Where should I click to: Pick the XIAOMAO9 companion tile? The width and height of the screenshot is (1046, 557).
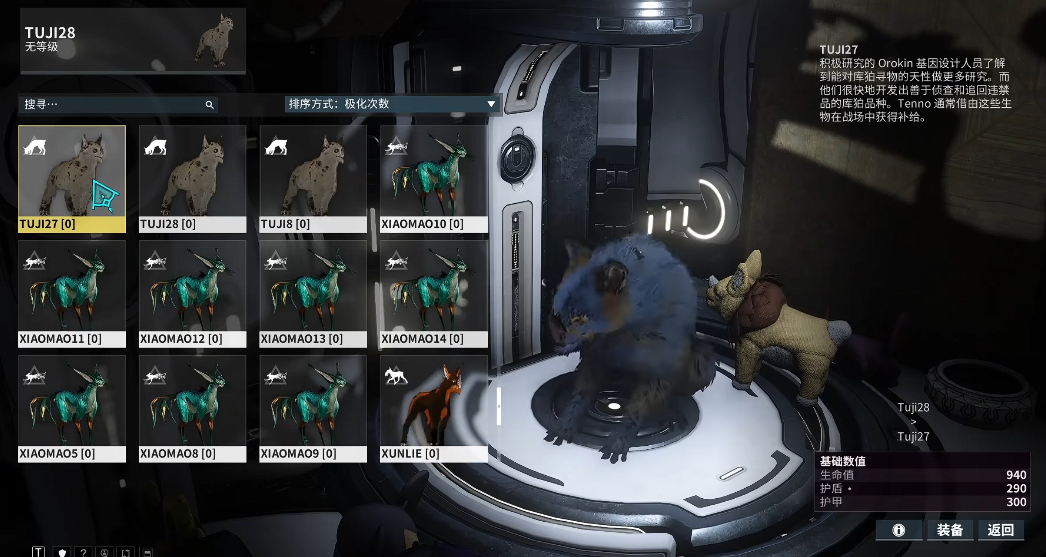[313, 408]
